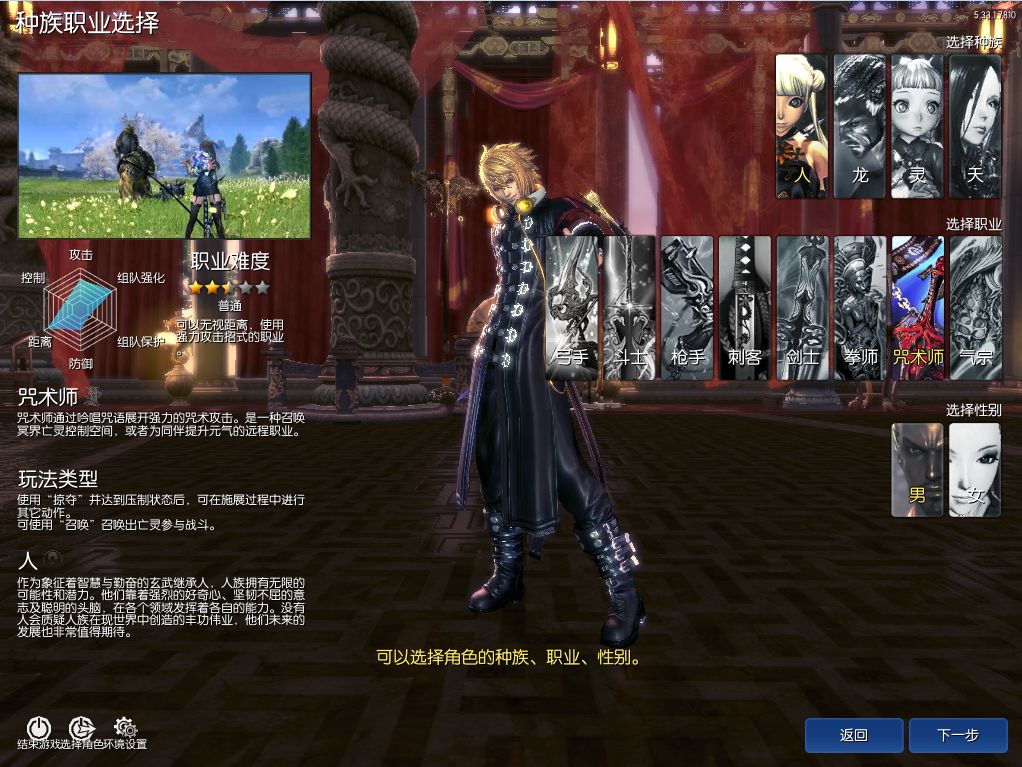This screenshot has width=1022, height=767.
Task: Click the class preview video thumbnail
Action: coord(164,155)
